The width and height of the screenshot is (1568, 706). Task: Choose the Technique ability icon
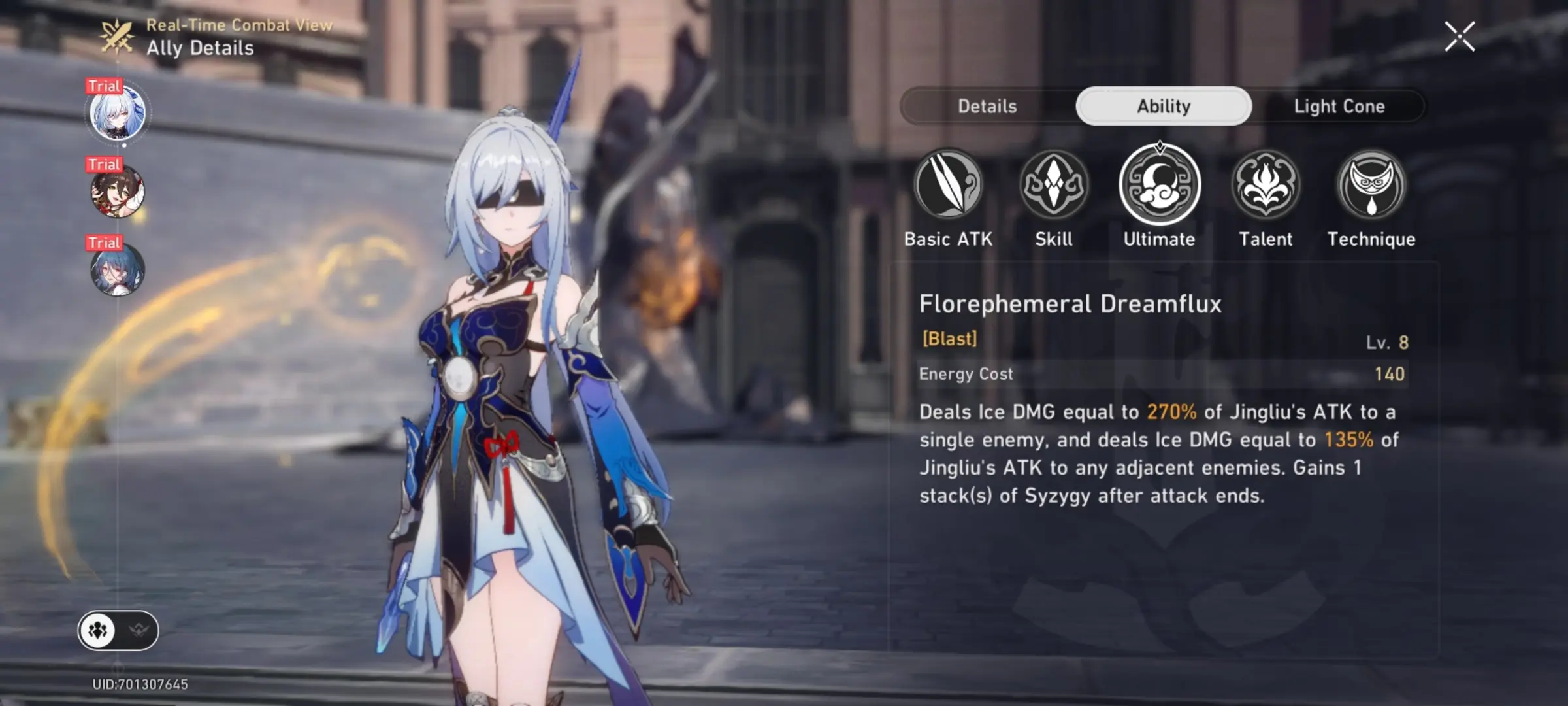tap(1371, 185)
